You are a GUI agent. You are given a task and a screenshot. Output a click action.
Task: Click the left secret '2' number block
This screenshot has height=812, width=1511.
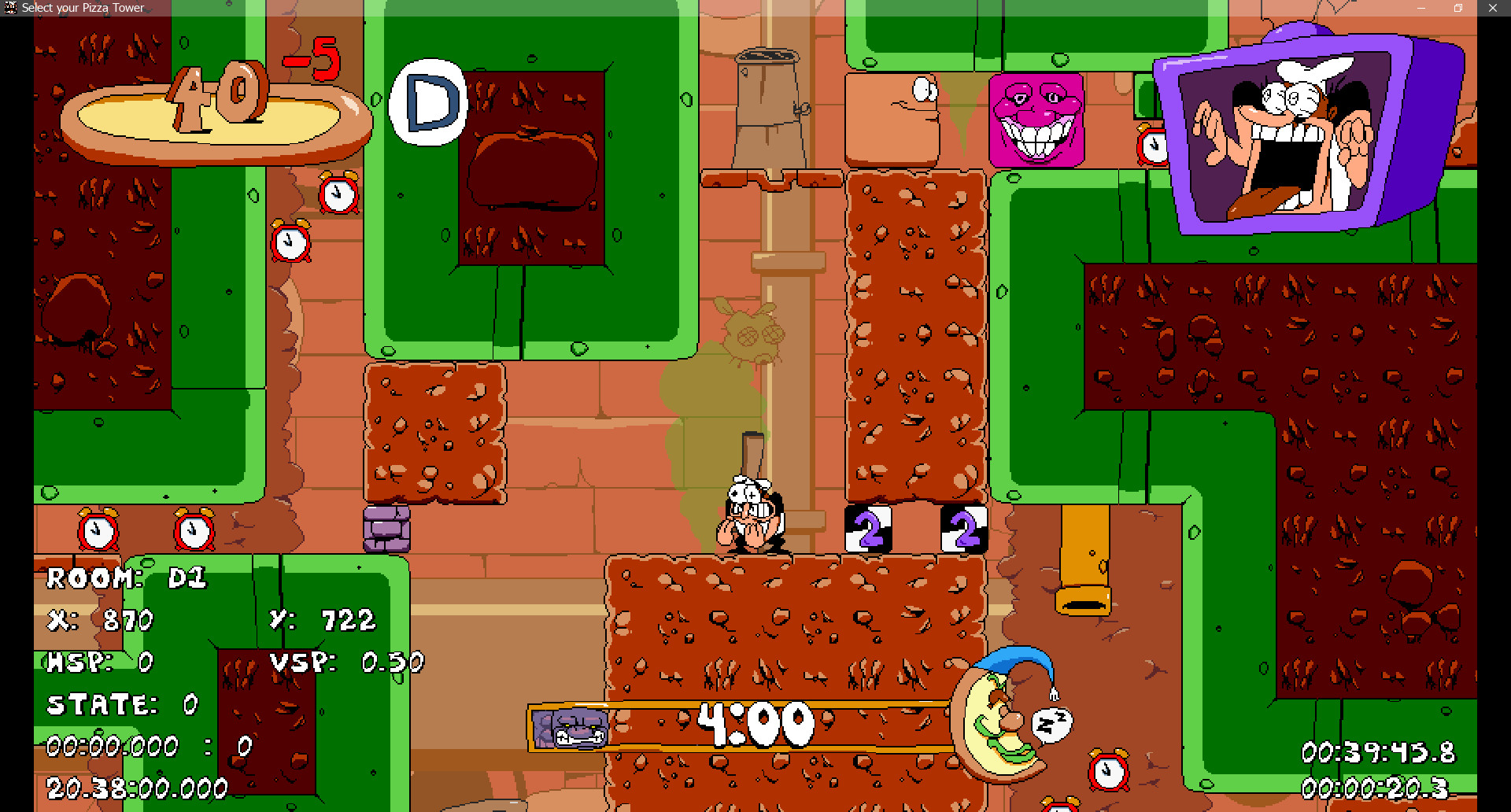[869, 529]
